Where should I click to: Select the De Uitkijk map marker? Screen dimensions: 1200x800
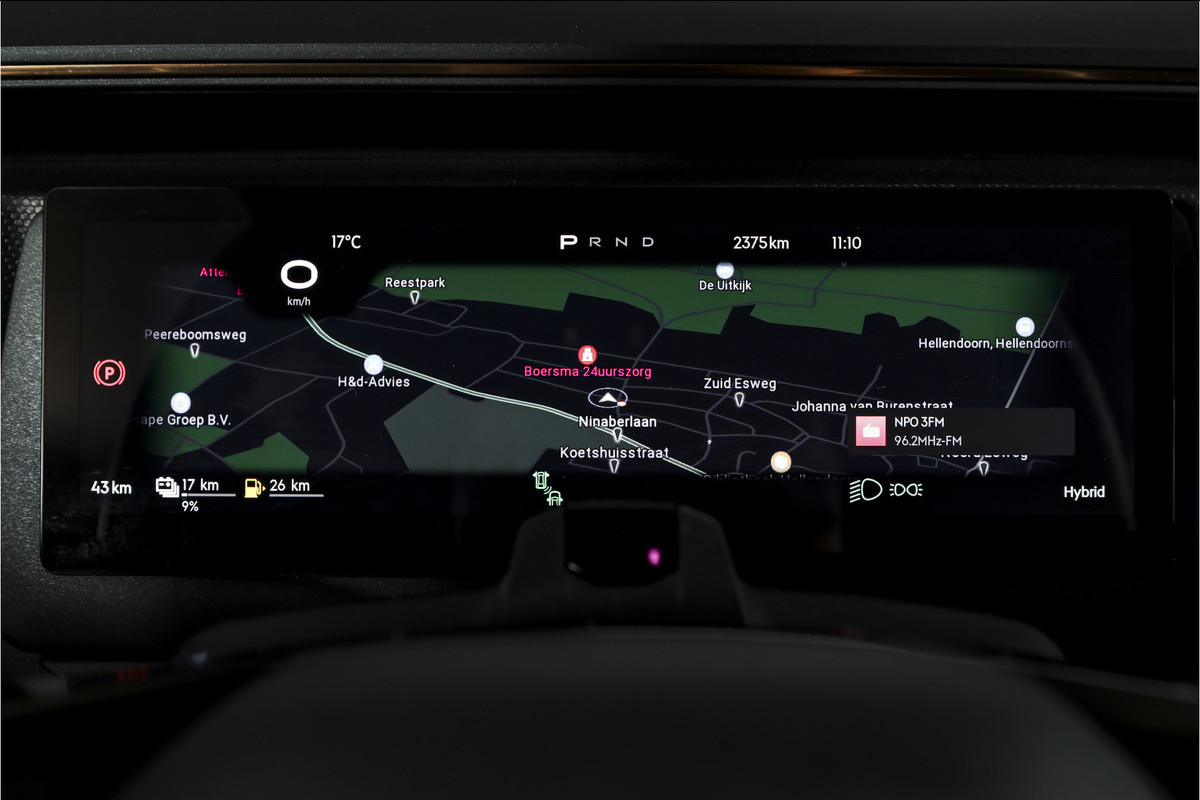[725, 270]
